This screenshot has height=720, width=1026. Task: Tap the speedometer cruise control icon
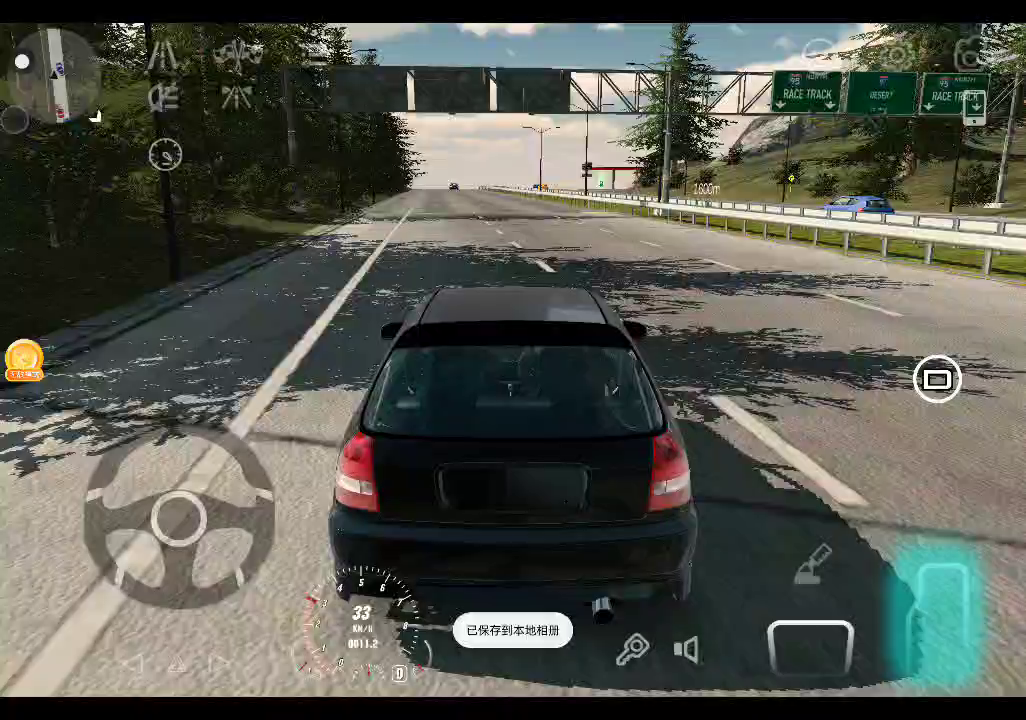[x=165, y=155]
